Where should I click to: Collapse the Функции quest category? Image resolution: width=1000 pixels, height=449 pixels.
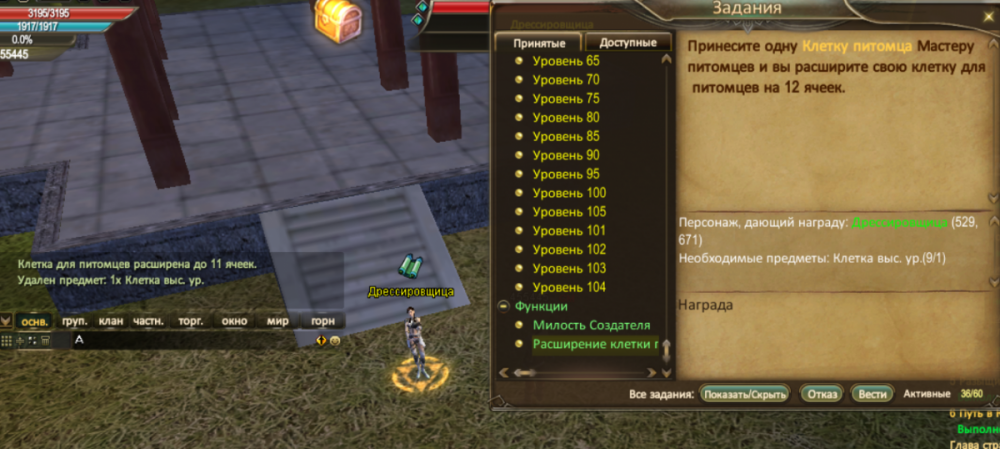tap(502, 306)
